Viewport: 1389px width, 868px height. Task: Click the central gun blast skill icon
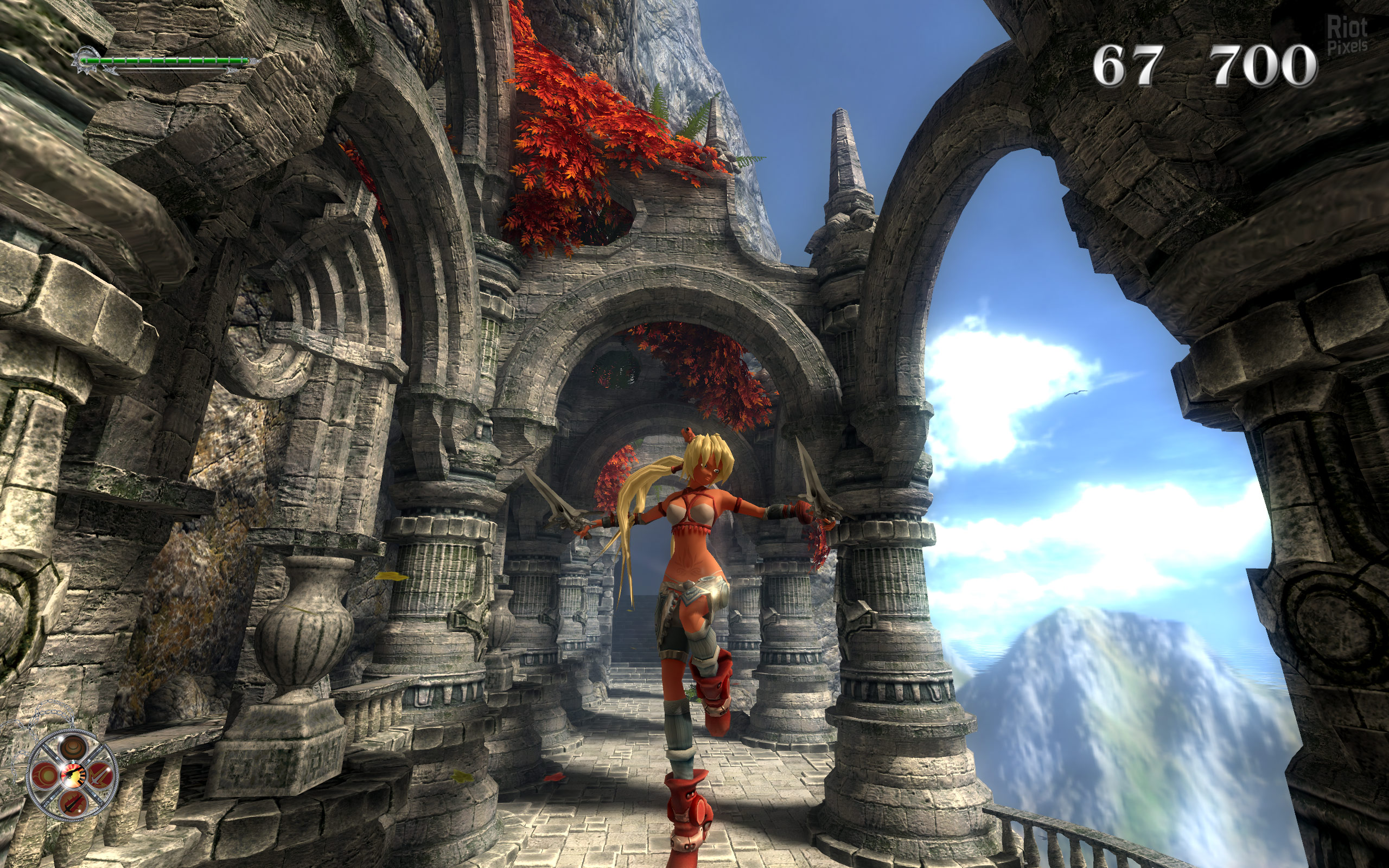(73, 776)
